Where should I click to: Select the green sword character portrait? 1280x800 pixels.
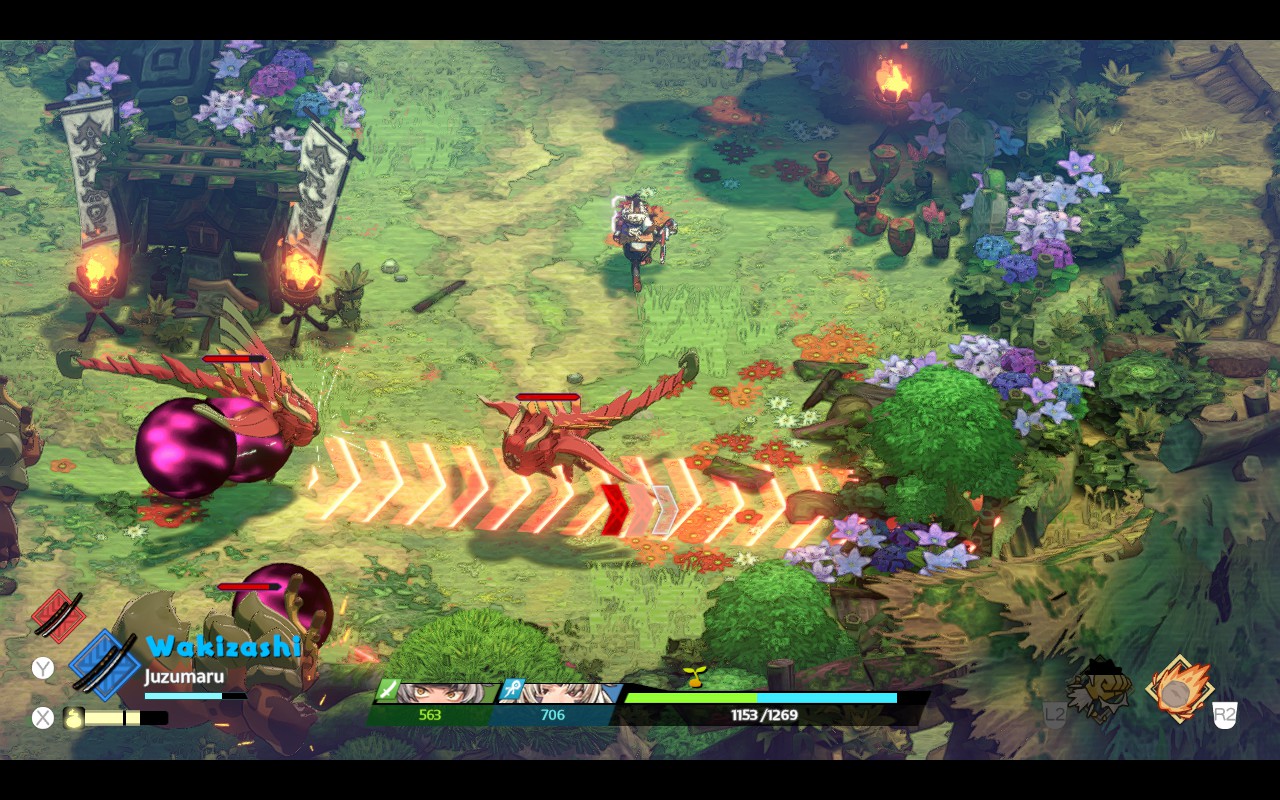[x=435, y=693]
